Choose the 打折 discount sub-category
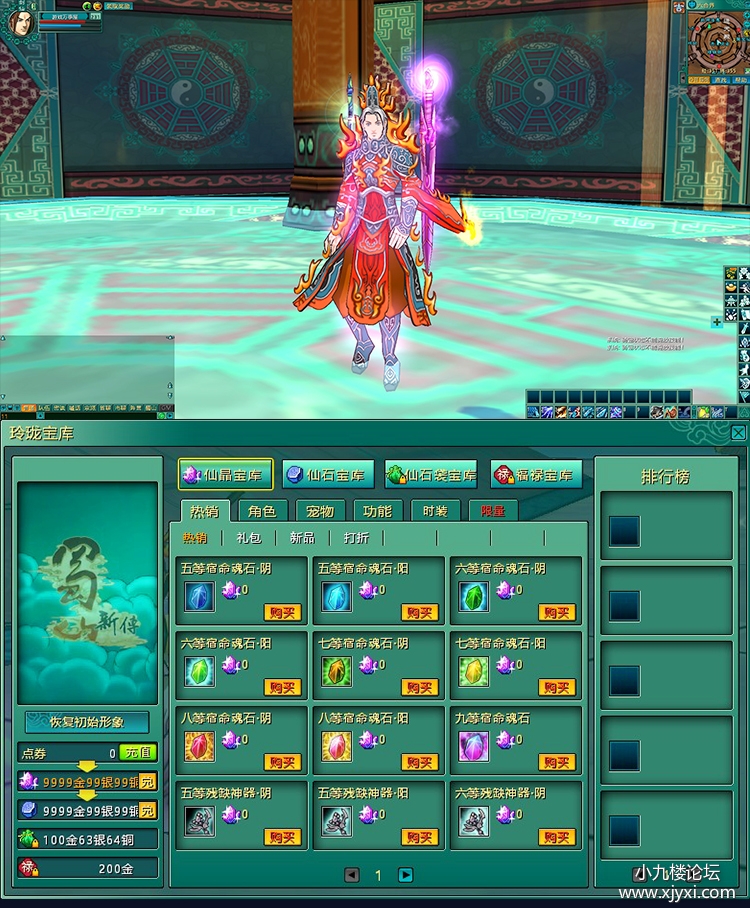The image size is (750, 908). tap(356, 538)
